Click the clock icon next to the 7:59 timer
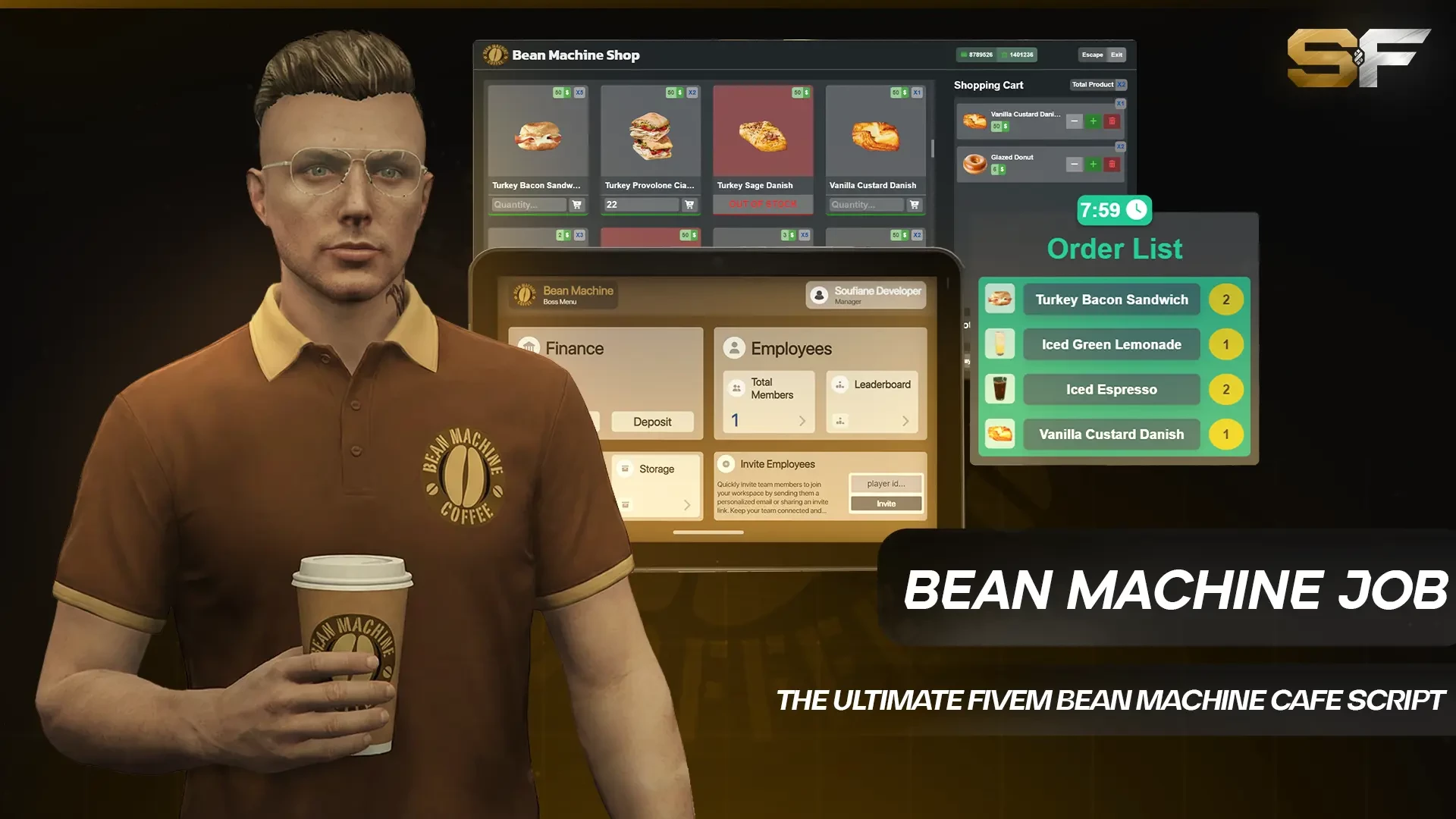 pos(1135,211)
